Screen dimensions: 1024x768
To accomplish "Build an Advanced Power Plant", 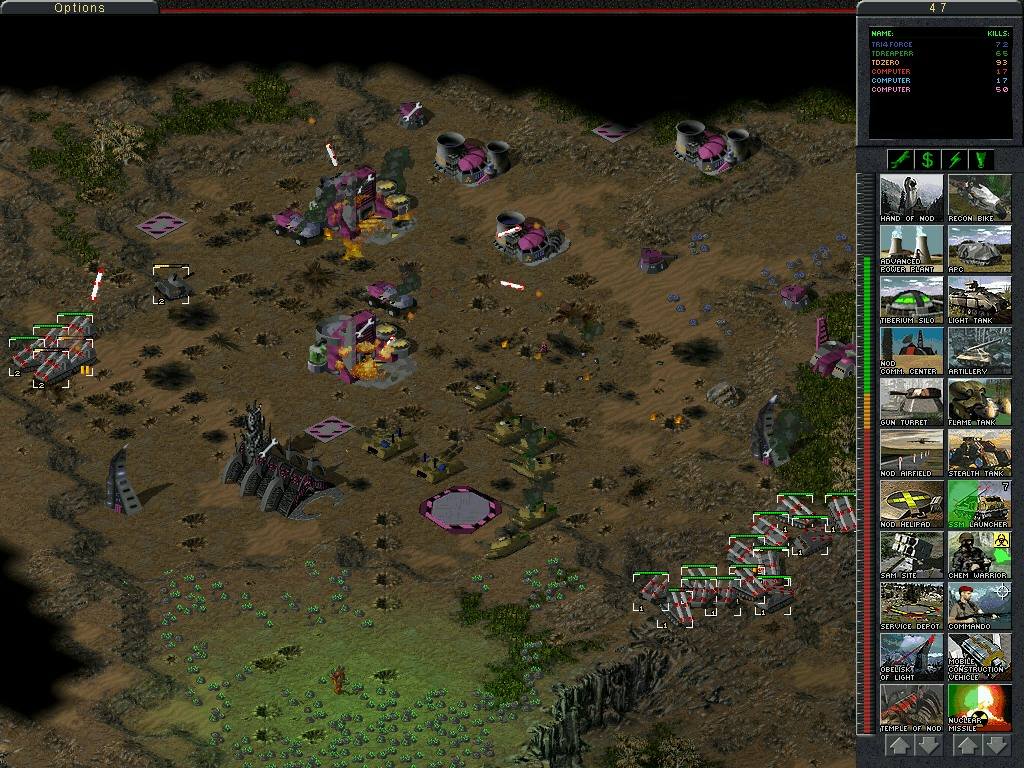I will click(911, 248).
